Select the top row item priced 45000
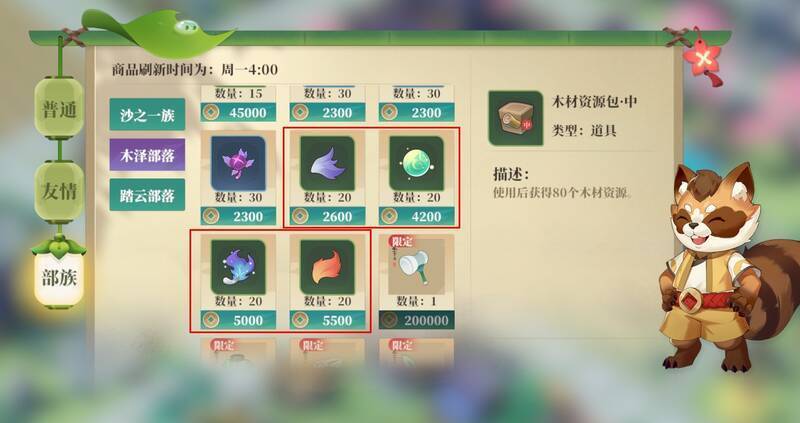This screenshot has width=800, height=423. (x=237, y=103)
